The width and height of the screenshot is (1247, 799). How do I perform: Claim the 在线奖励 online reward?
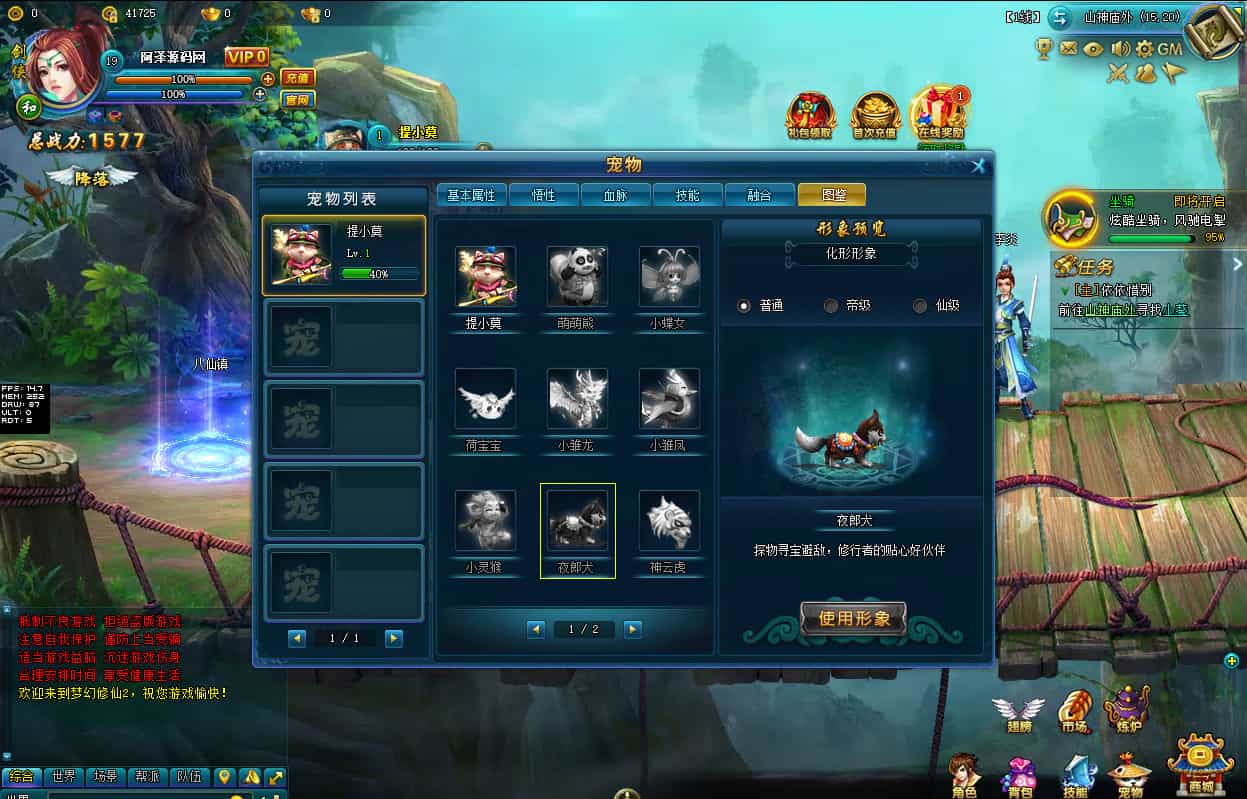[940, 115]
